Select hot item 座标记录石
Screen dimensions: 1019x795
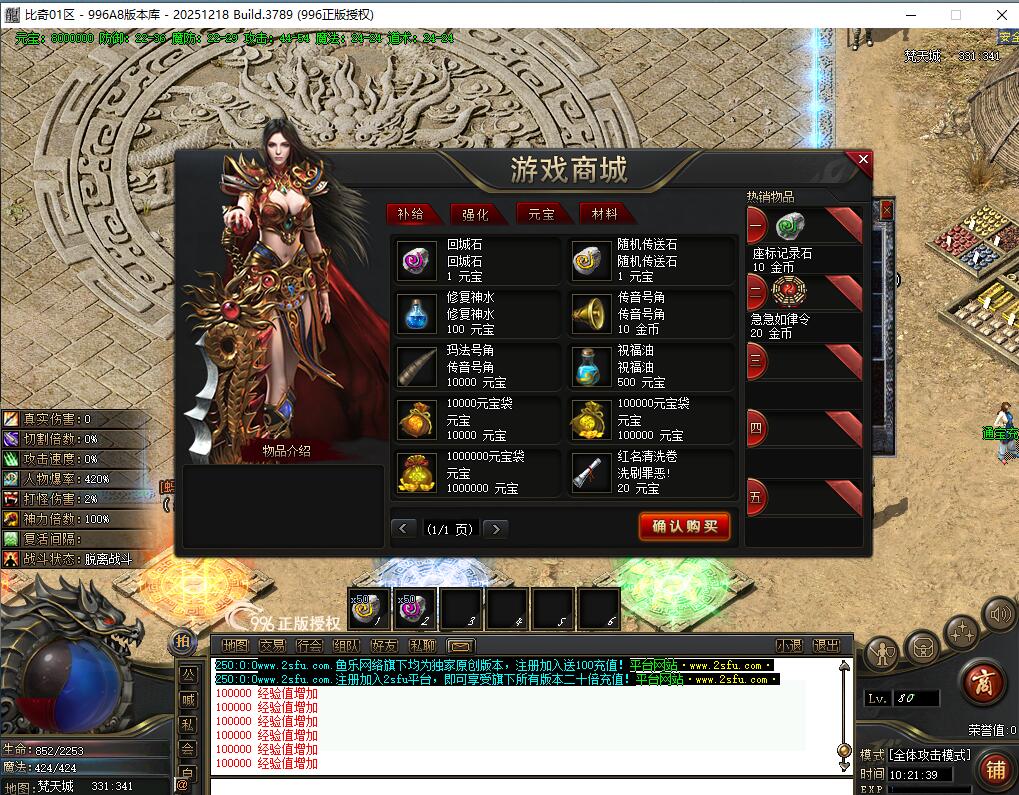click(x=791, y=228)
